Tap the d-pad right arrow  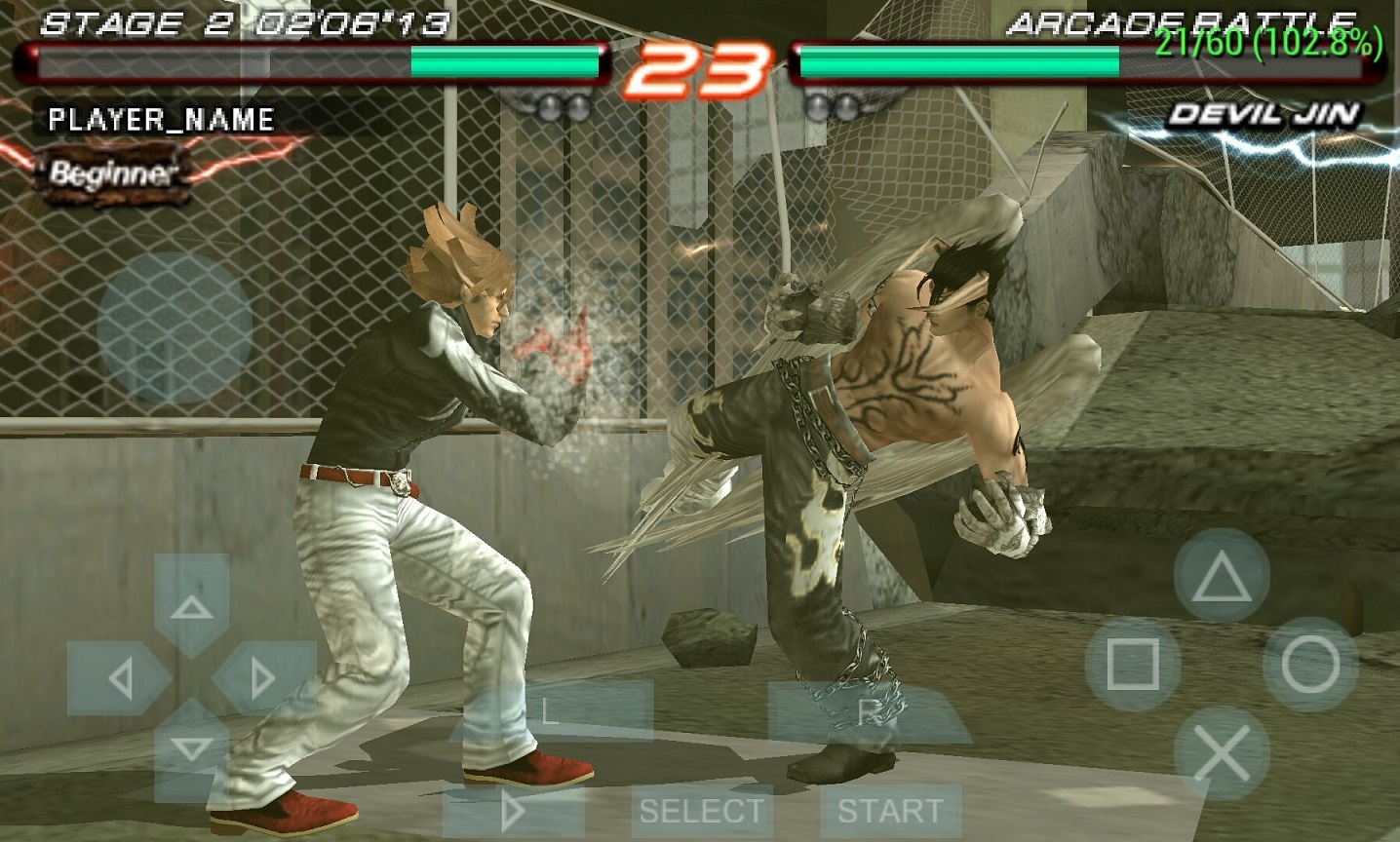pos(263,677)
